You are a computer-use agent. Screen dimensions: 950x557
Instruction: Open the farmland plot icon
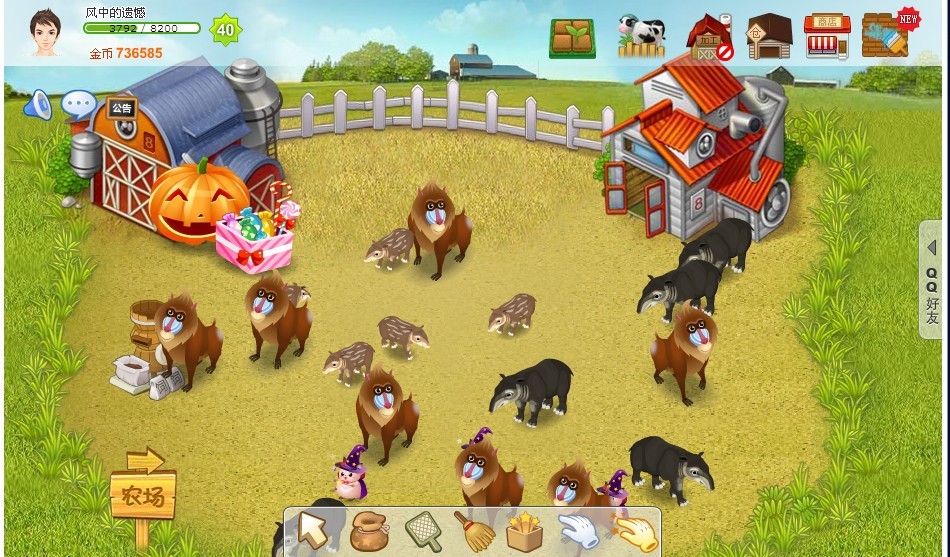pos(572,38)
